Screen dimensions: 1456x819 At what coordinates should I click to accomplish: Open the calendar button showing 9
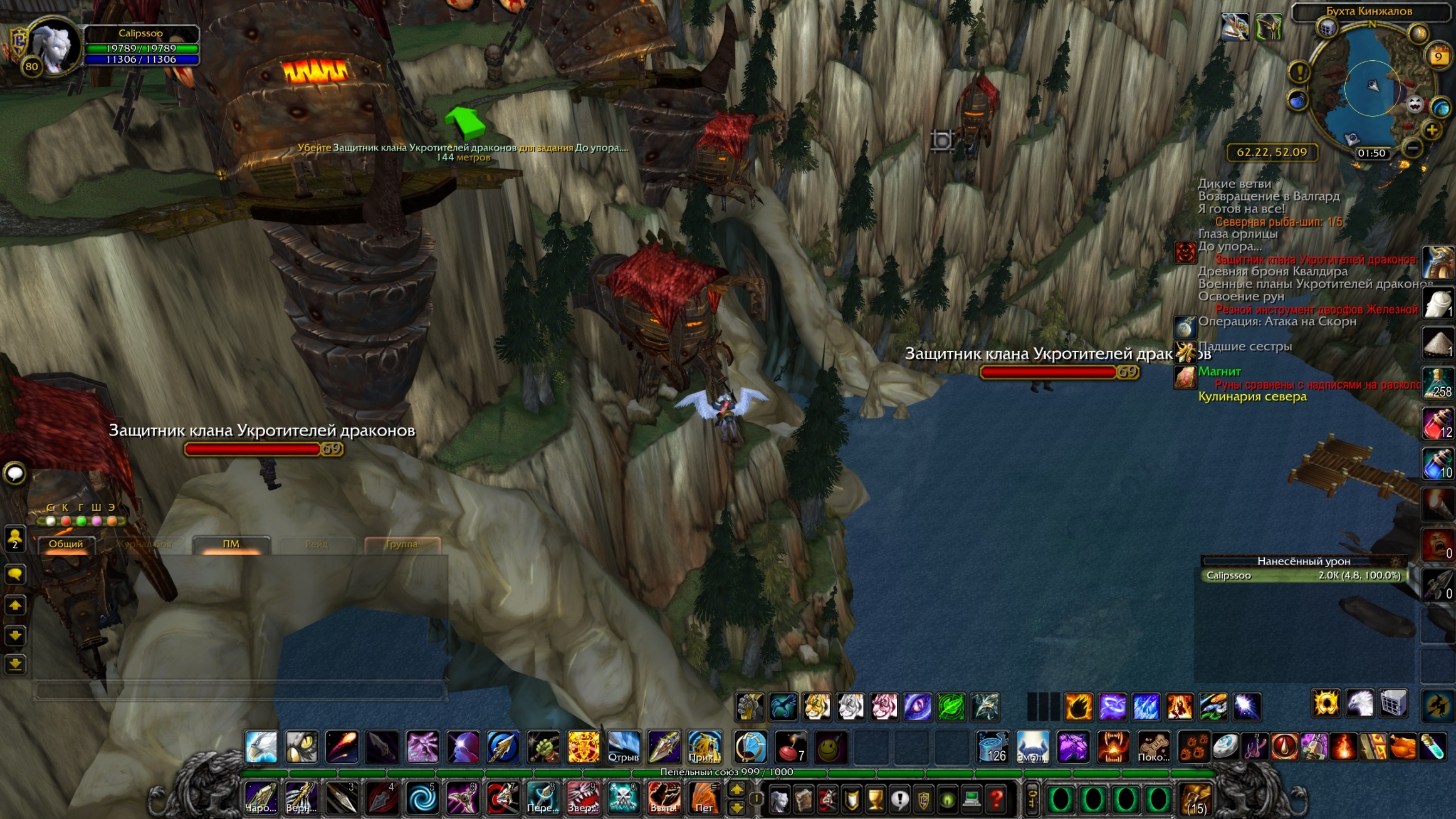point(1438,57)
